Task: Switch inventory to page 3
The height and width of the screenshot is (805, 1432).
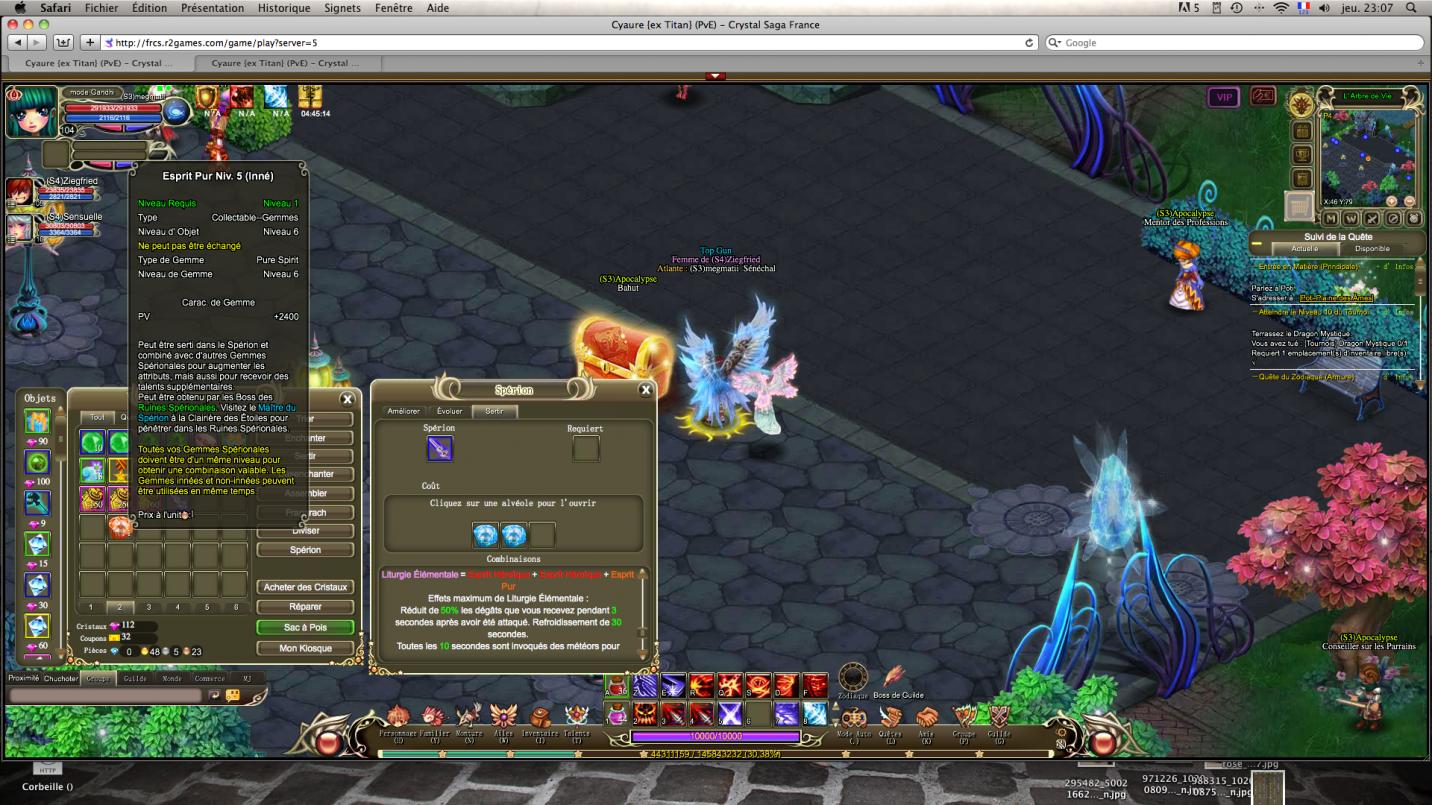Action: coord(149,607)
